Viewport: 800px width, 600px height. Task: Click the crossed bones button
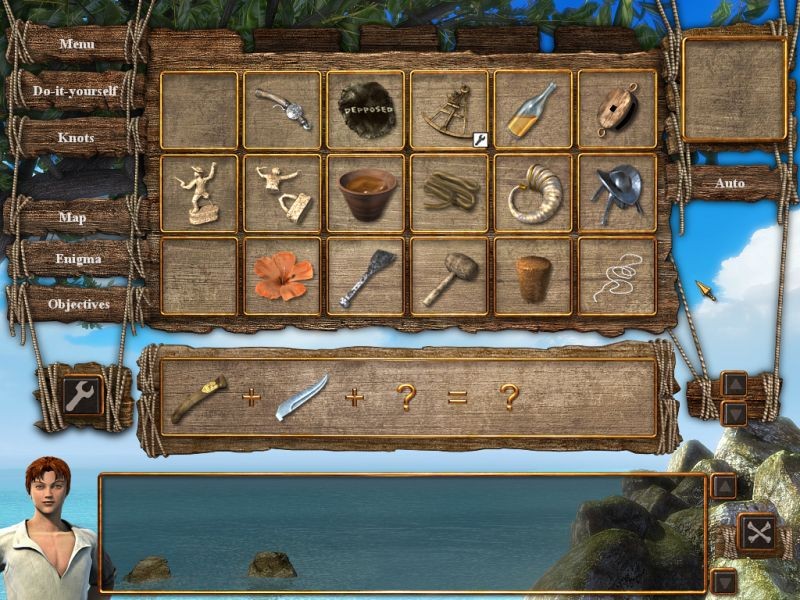coord(758,532)
